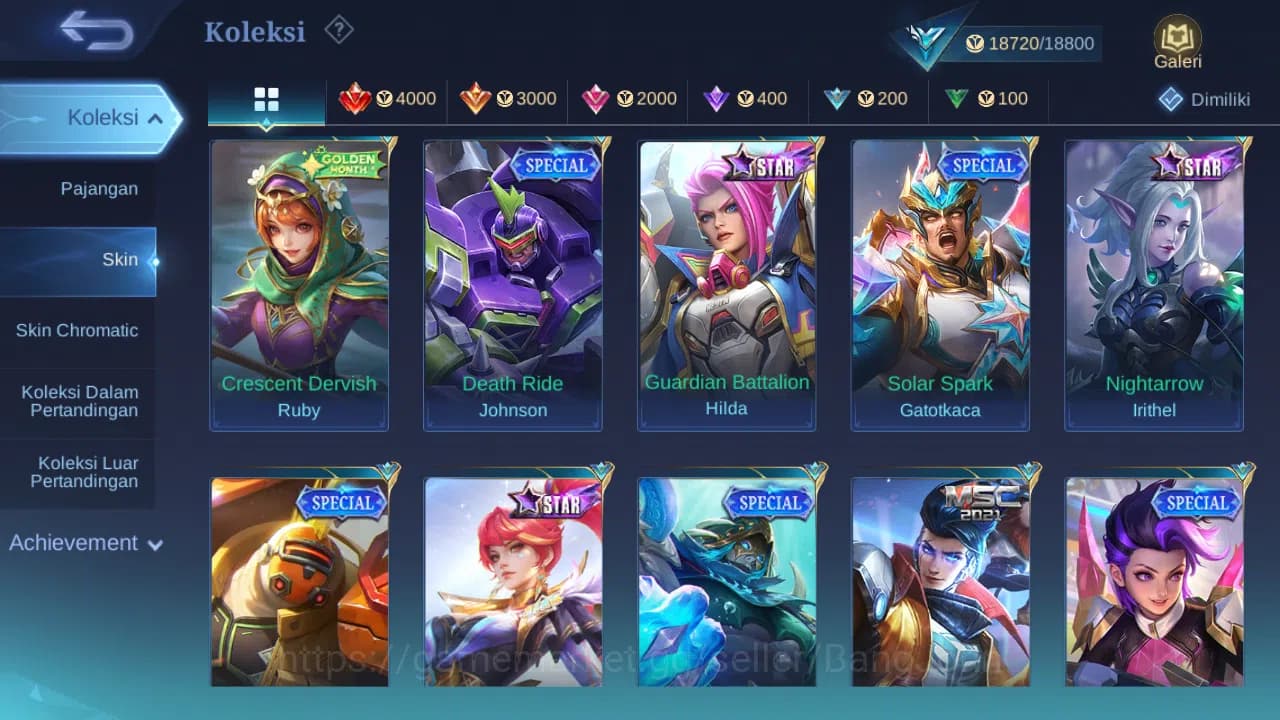
Task: Click the question mark help icon beside Koleksi
Action: click(x=338, y=30)
